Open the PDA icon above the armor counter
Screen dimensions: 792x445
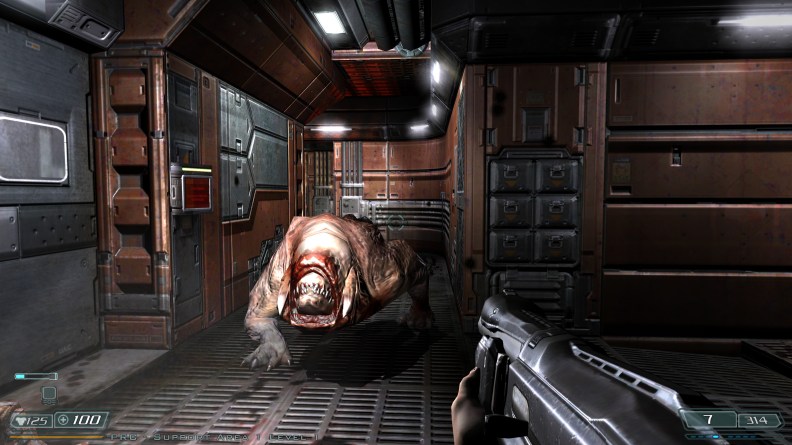tap(48, 394)
